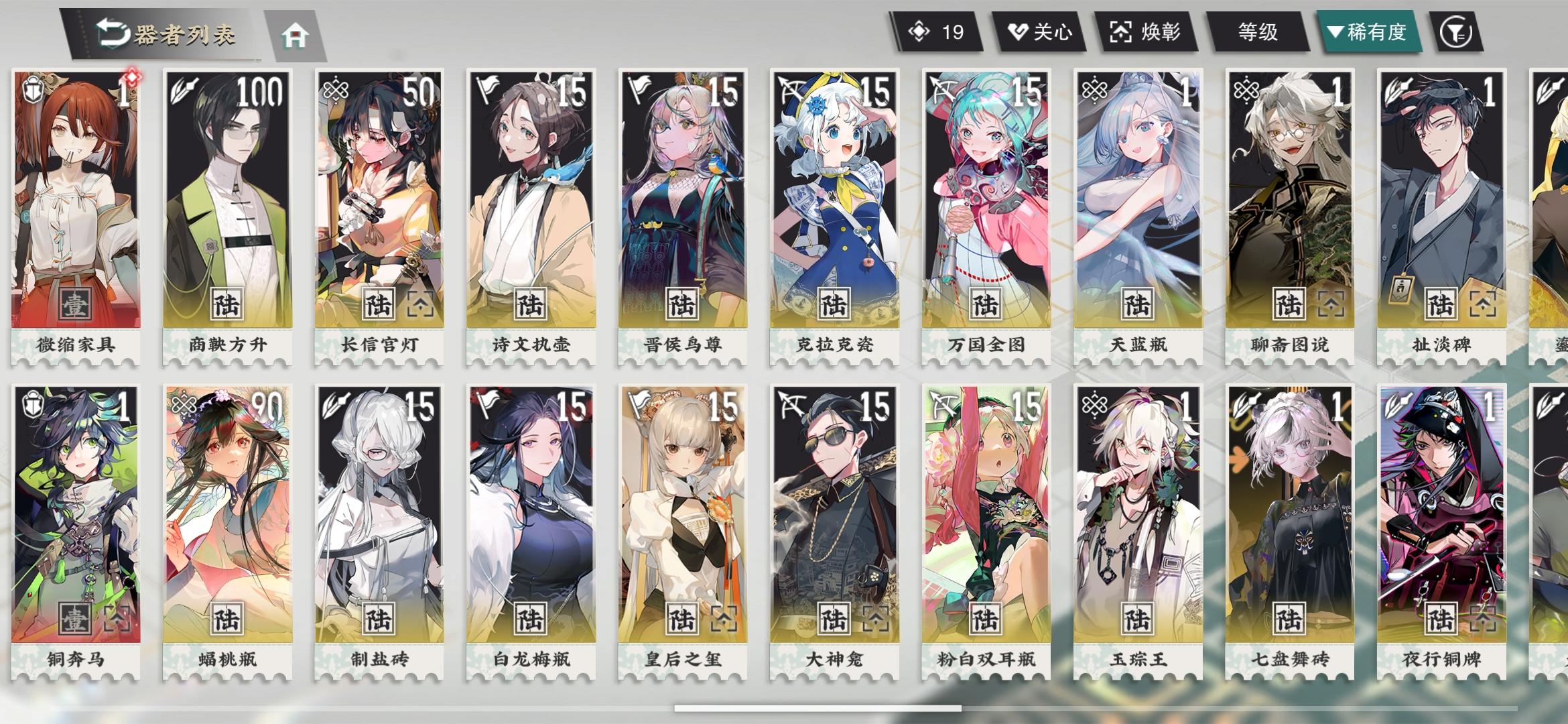Click the diamond counter showing 19
1568x724 pixels.
(x=938, y=30)
